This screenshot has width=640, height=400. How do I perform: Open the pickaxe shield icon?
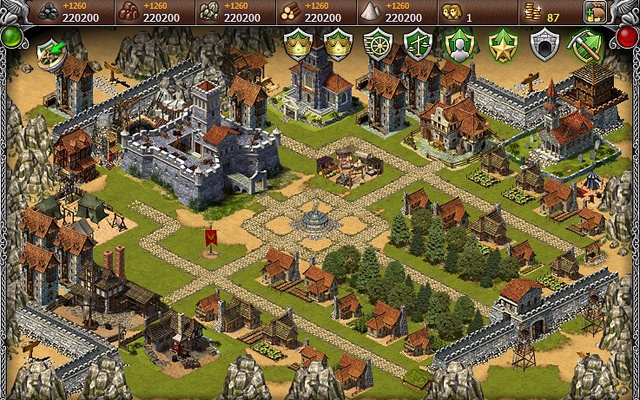pyautogui.click(x=584, y=44)
